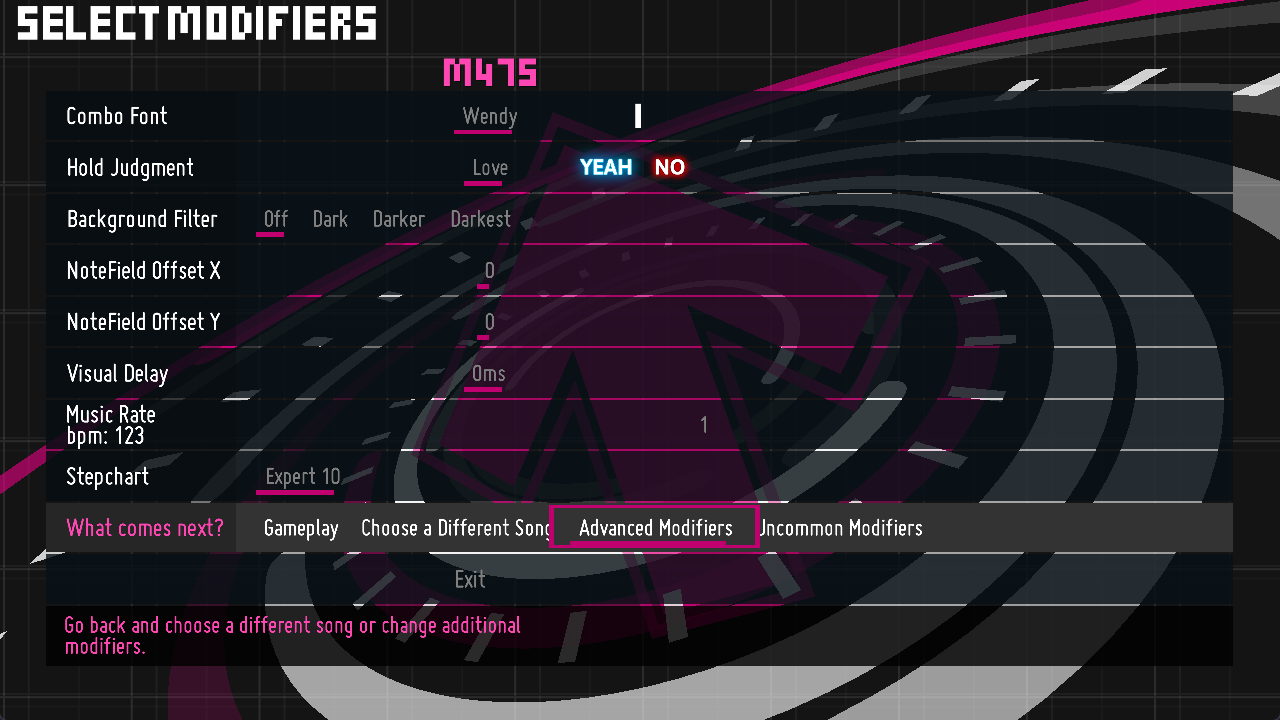Click the Music Rate value of 1
This screenshot has height=720, width=1280.
[x=703, y=425]
